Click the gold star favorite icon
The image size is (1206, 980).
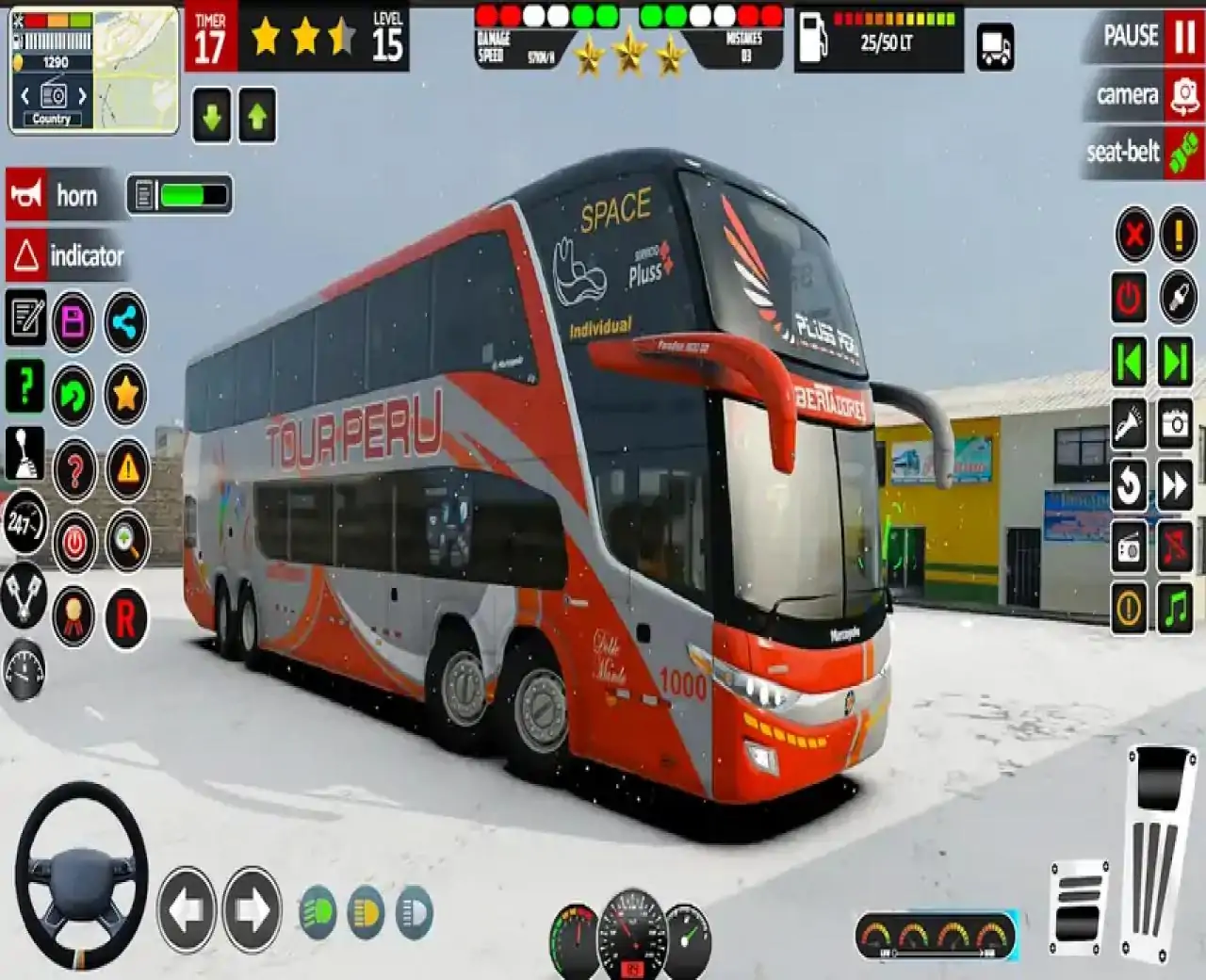click(x=126, y=394)
